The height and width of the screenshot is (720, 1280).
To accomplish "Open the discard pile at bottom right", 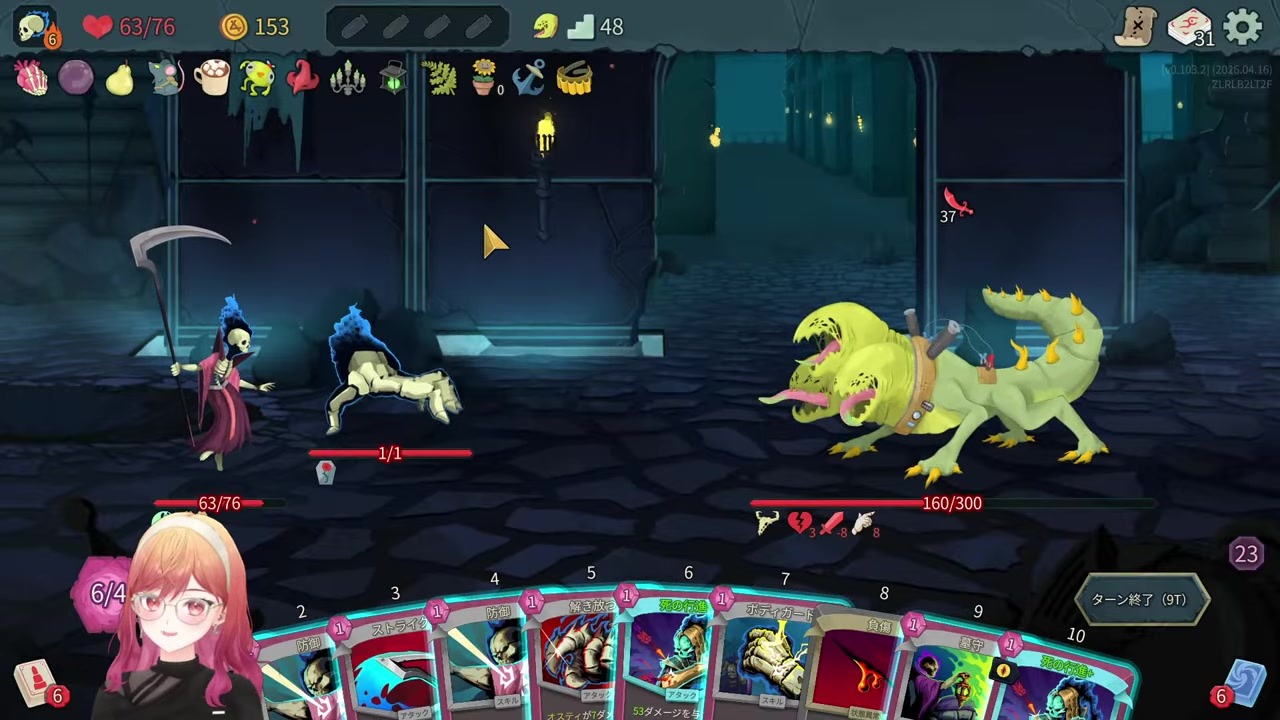I will click(1243, 683).
